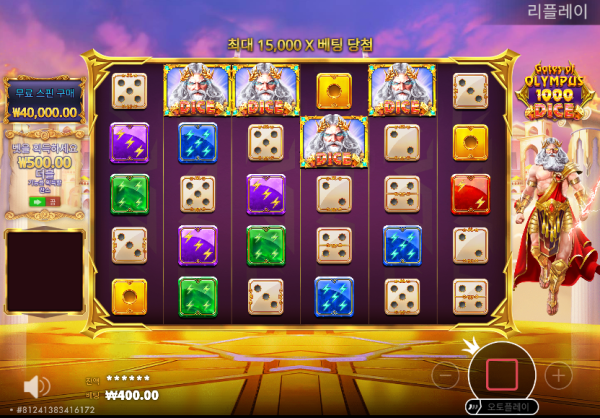Screen dimensions: 600x418
Task: Decrease the bet with the minus button
Action: (x=446, y=375)
